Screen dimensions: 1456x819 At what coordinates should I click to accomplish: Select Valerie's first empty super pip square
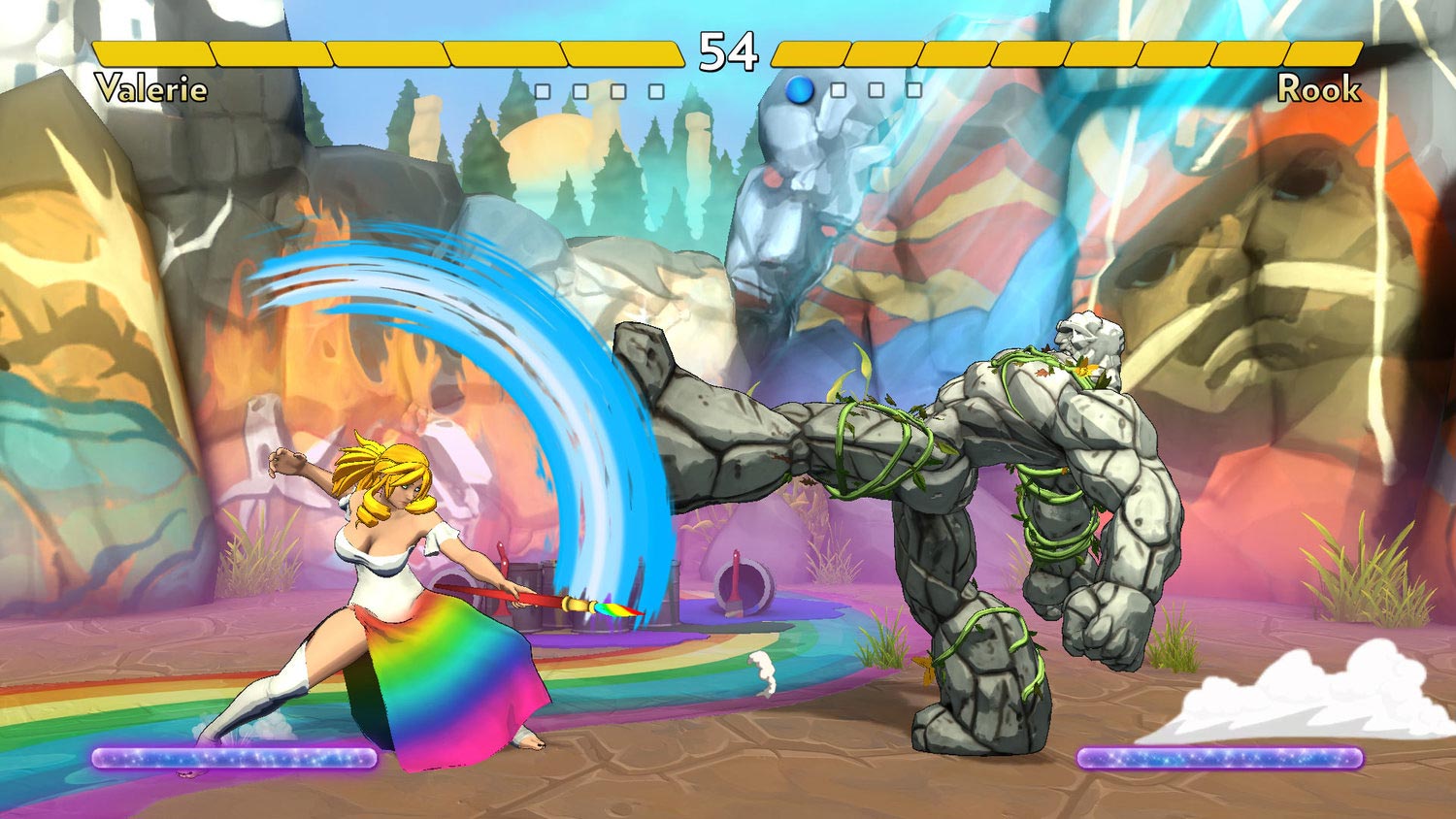(x=545, y=92)
